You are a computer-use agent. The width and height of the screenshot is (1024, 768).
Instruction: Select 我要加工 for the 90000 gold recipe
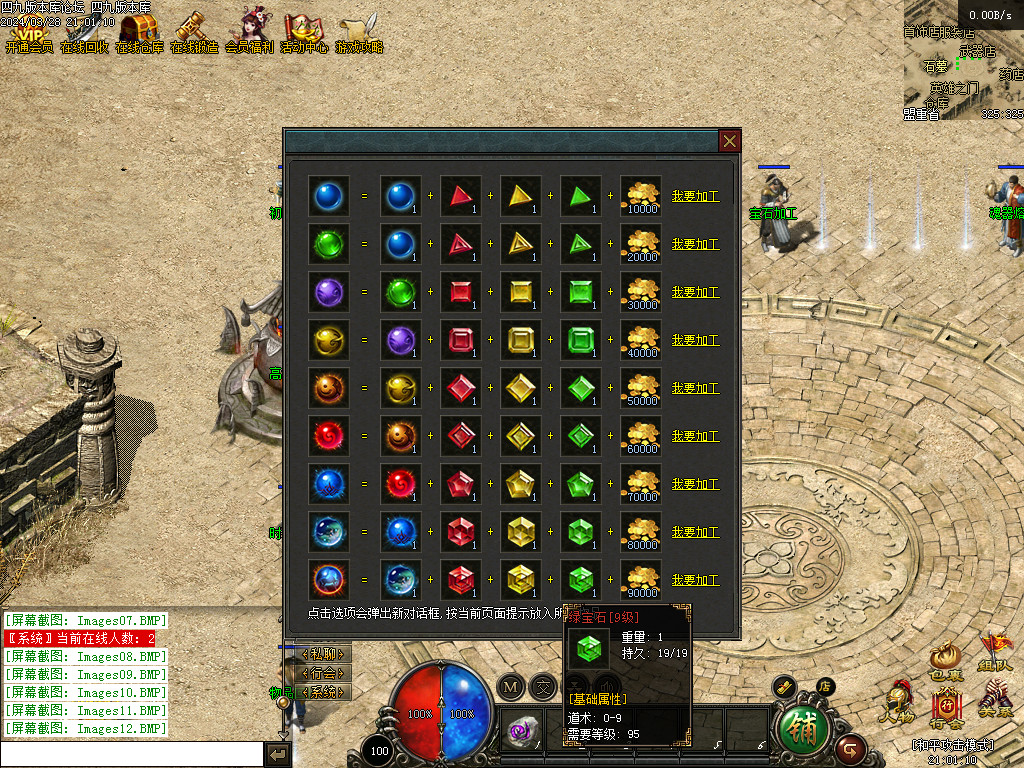695,580
